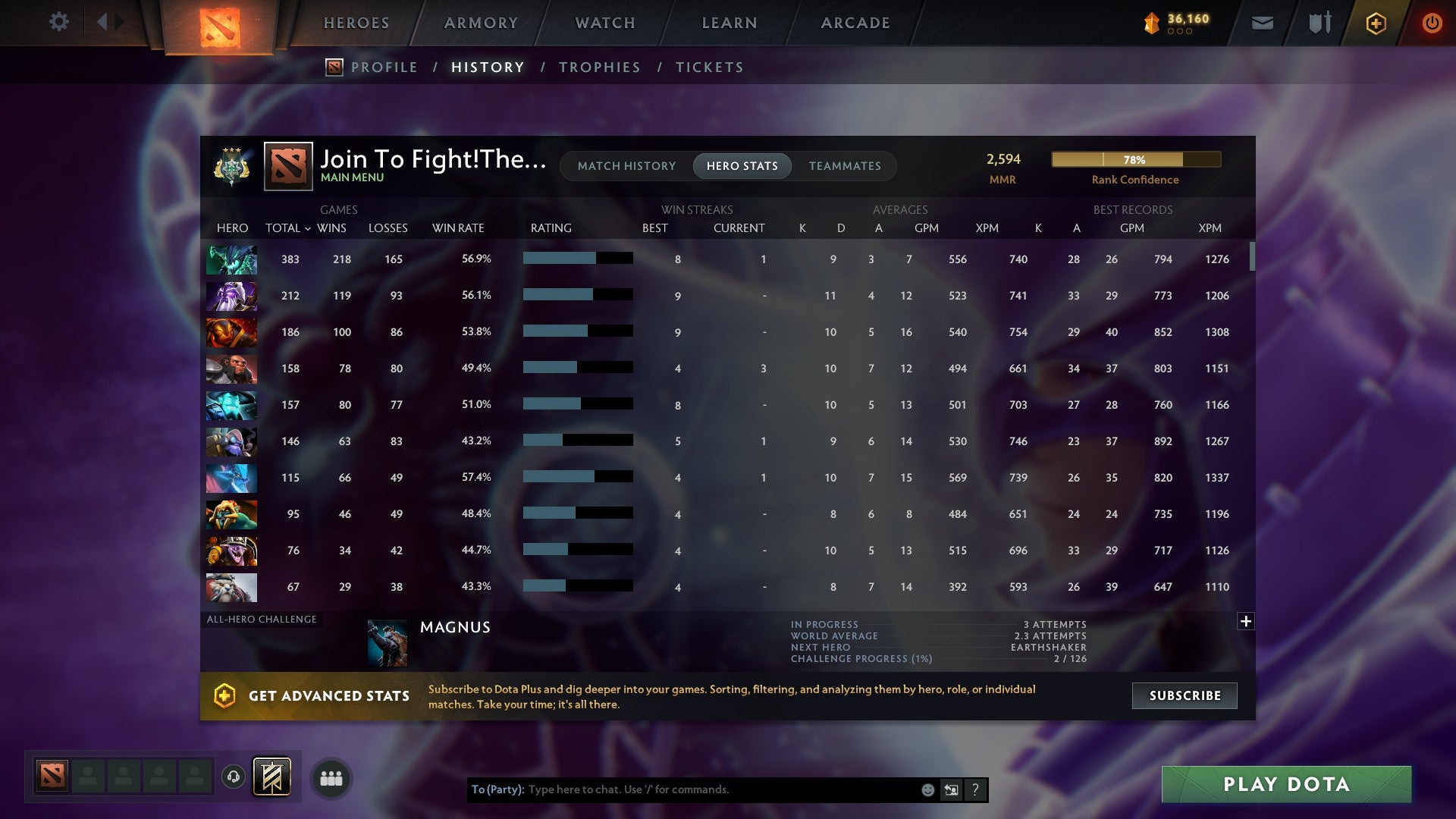Click the question-mark help icon in chat bar
Screen dimensions: 1456x819
975,789
